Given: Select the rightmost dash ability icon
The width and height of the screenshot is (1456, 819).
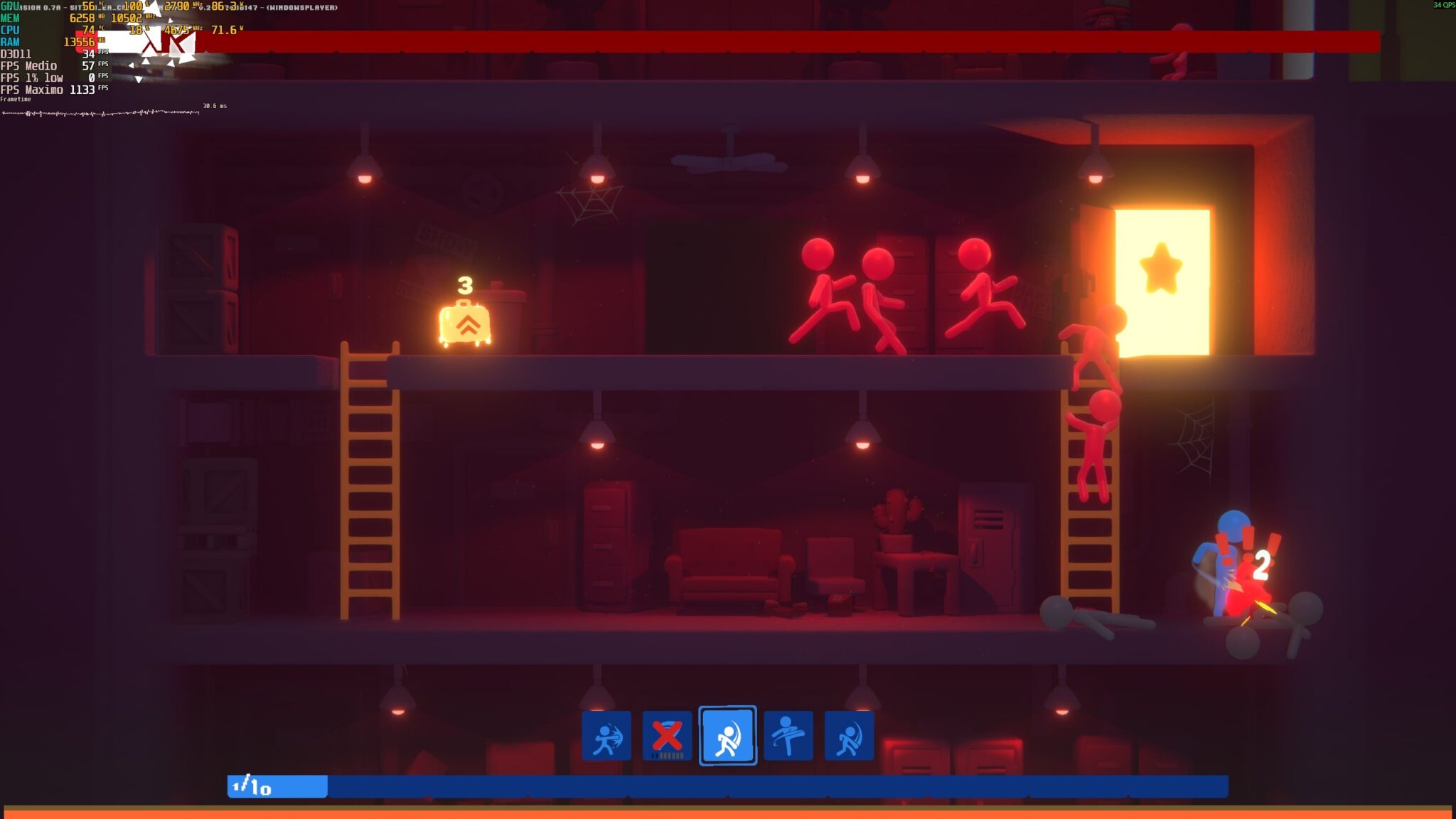Looking at the screenshot, I should click(850, 736).
